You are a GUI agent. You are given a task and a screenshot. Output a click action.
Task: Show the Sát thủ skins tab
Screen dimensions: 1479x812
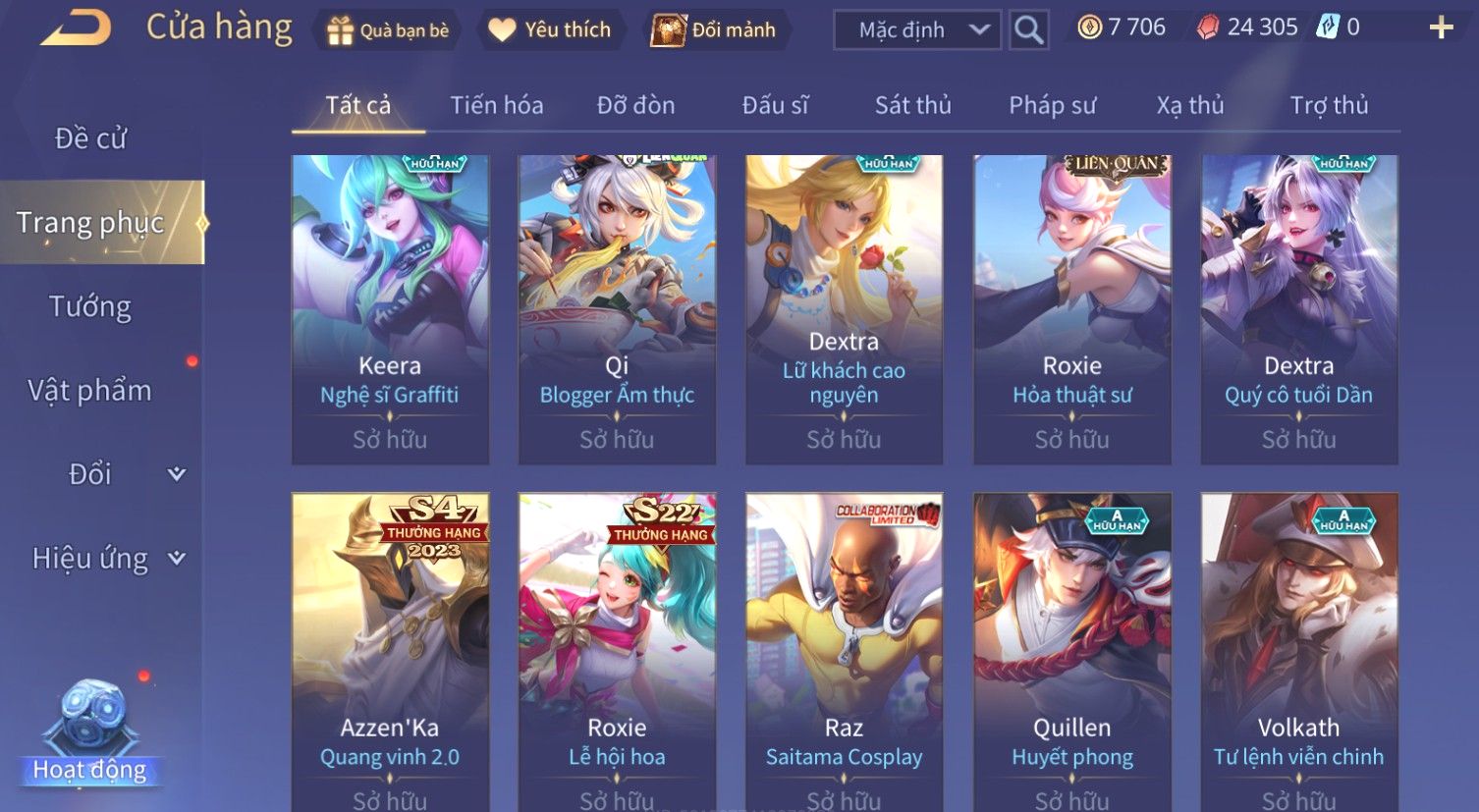click(912, 105)
